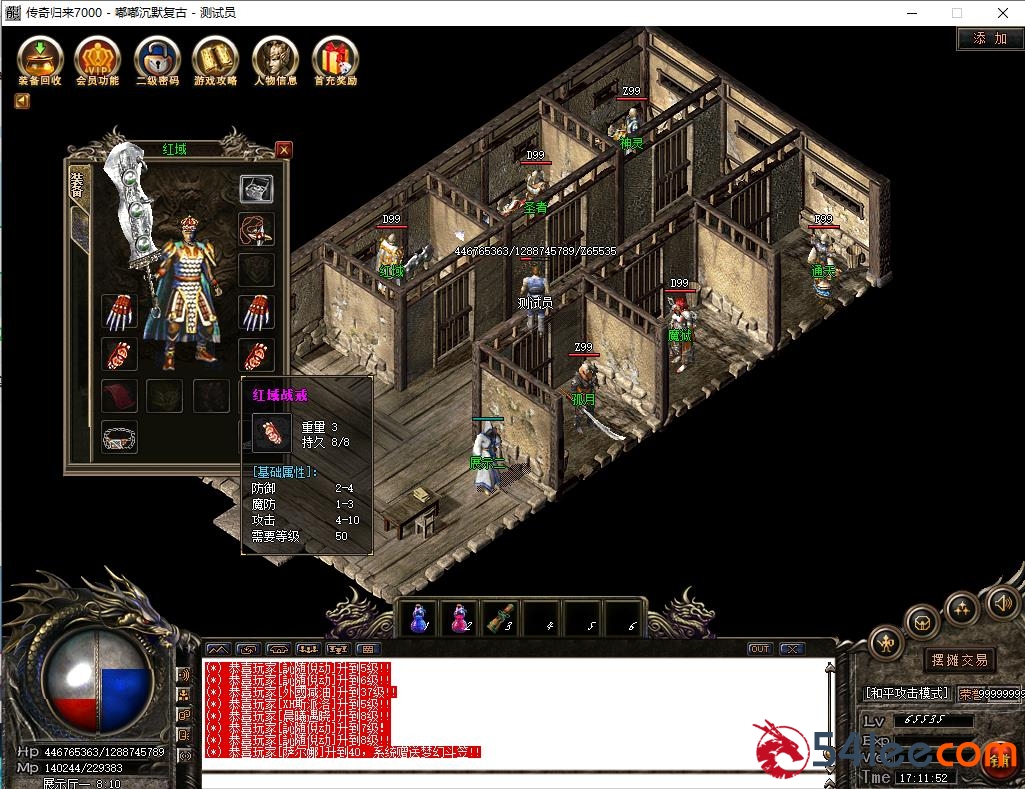Open the 摆摊交易 stall trading button
The width and height of the screenshot is (1025, 789).
coord(959,660)
